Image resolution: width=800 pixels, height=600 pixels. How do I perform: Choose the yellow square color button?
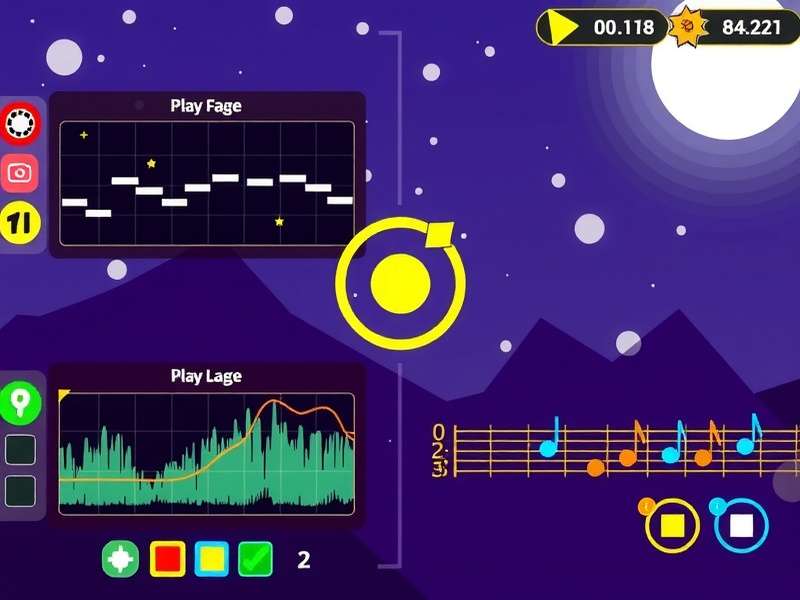click(212, 559)
